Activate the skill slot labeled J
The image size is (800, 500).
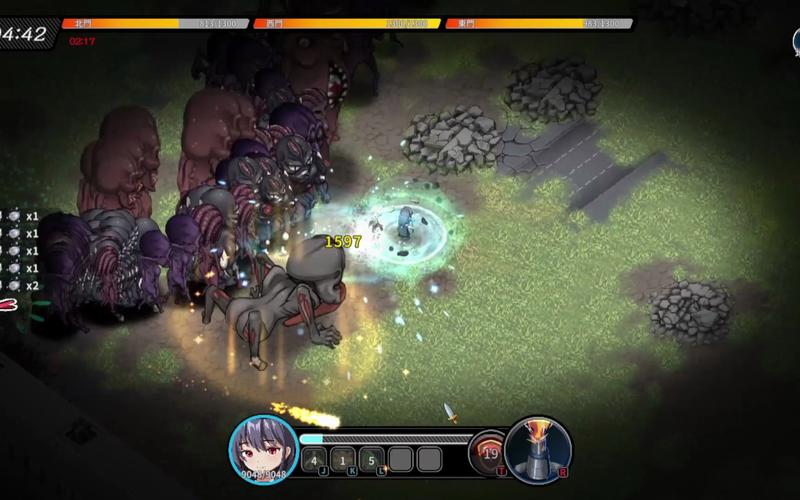tap(314, 460)
